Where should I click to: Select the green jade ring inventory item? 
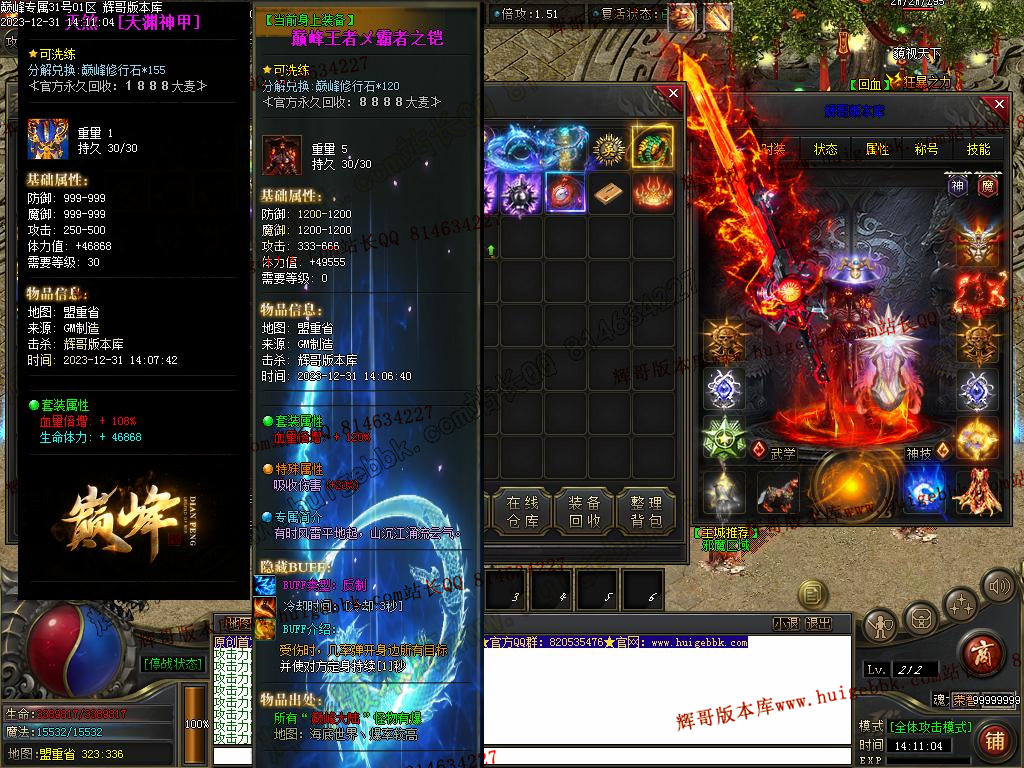tap(652, 148)
